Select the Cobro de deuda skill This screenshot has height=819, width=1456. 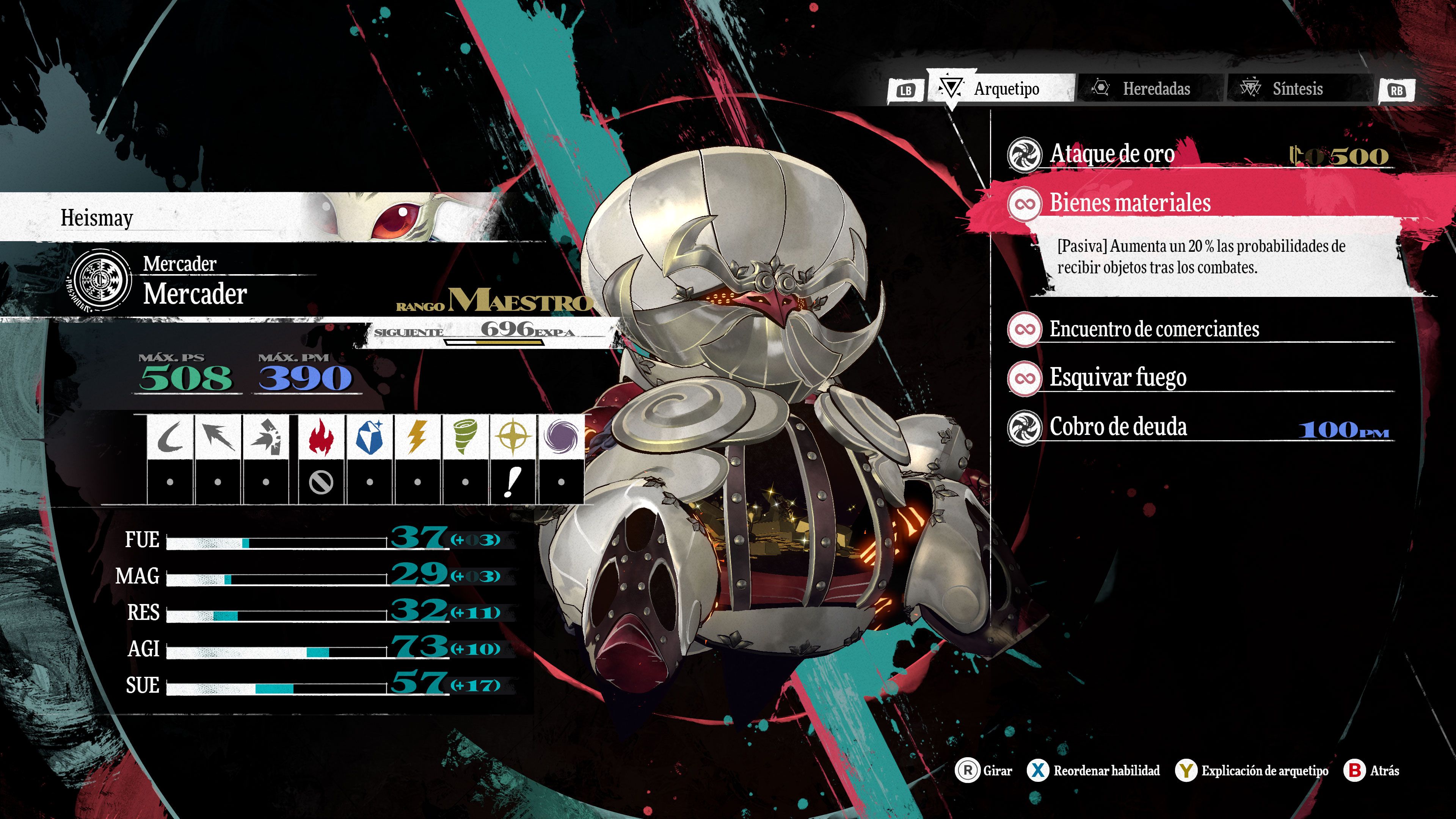(1118, 427)
